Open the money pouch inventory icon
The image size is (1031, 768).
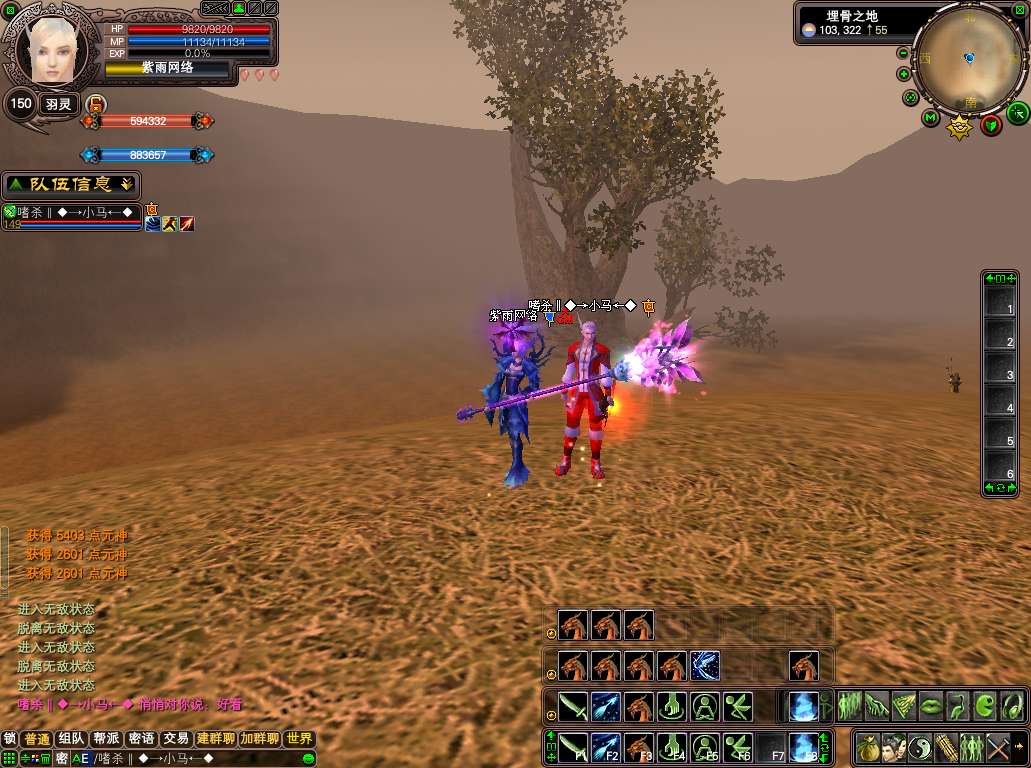tap(867, 747)
